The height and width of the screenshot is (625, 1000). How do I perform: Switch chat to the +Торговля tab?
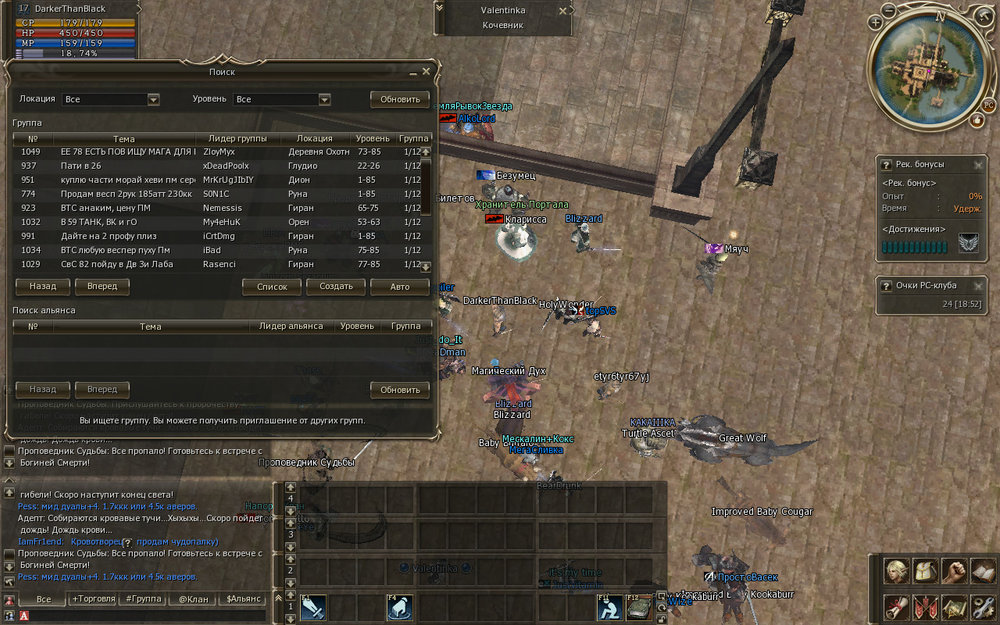point(93,599)
